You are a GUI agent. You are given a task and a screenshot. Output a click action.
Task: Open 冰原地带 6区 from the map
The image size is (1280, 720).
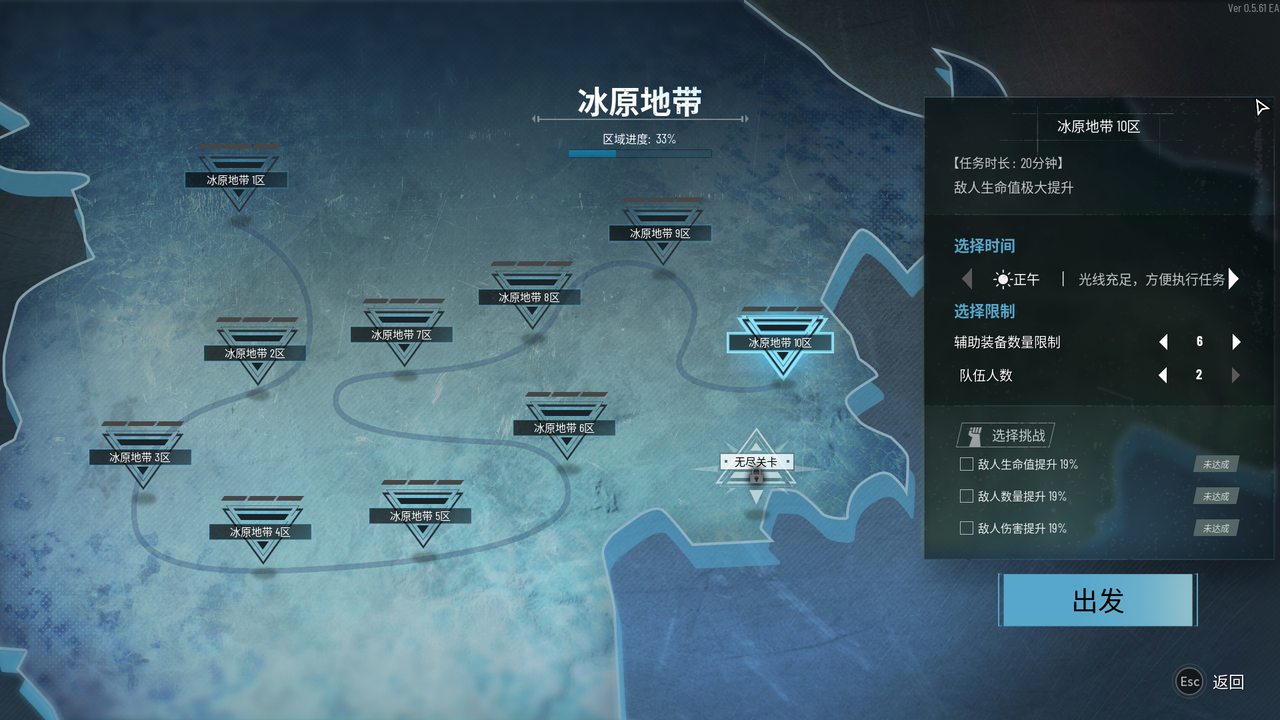point(564,426)
